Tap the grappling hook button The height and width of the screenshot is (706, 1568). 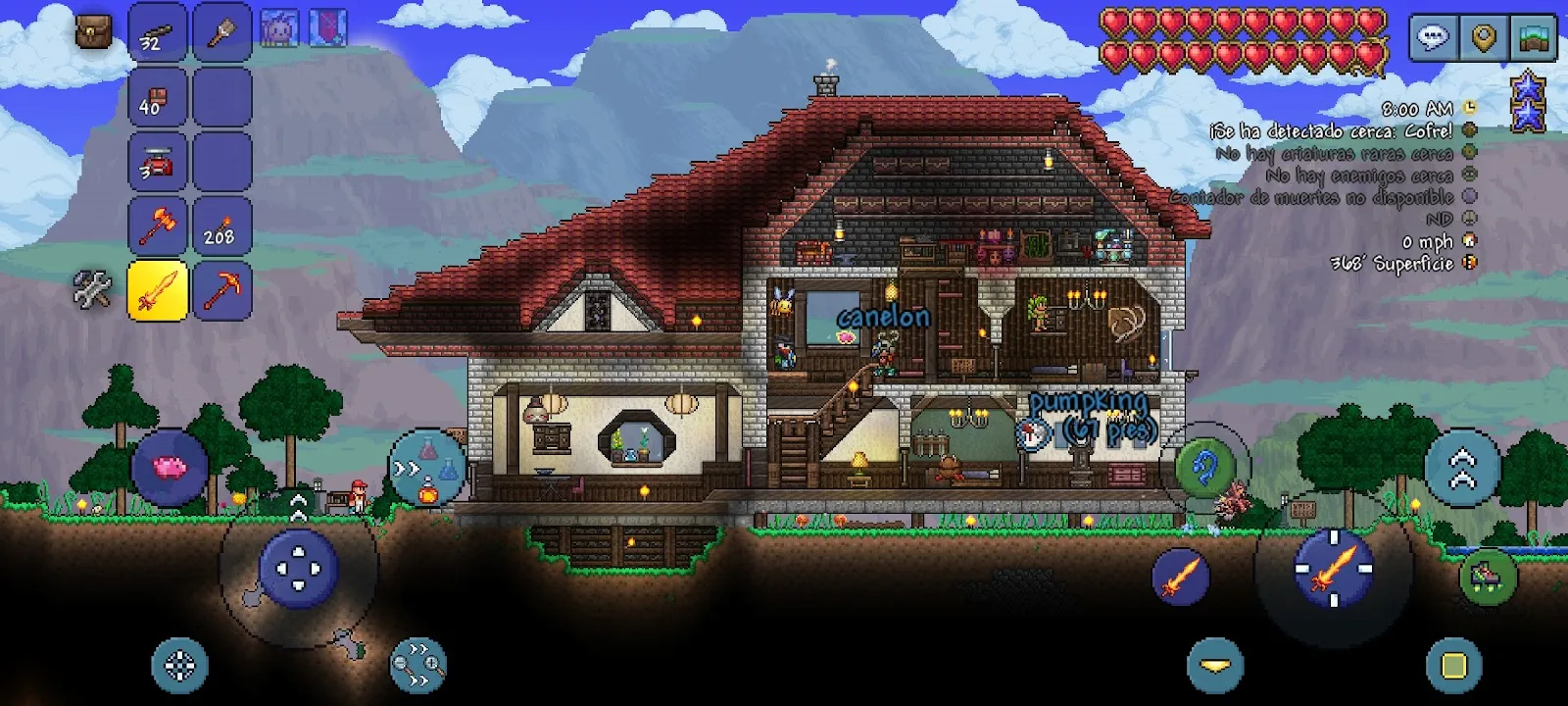pyautogui.click(x=1204, y=467)
